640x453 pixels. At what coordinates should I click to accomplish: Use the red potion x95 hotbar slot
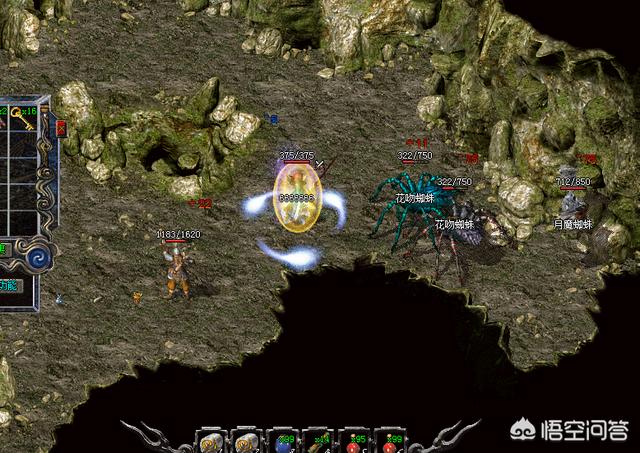coord(352,440)
